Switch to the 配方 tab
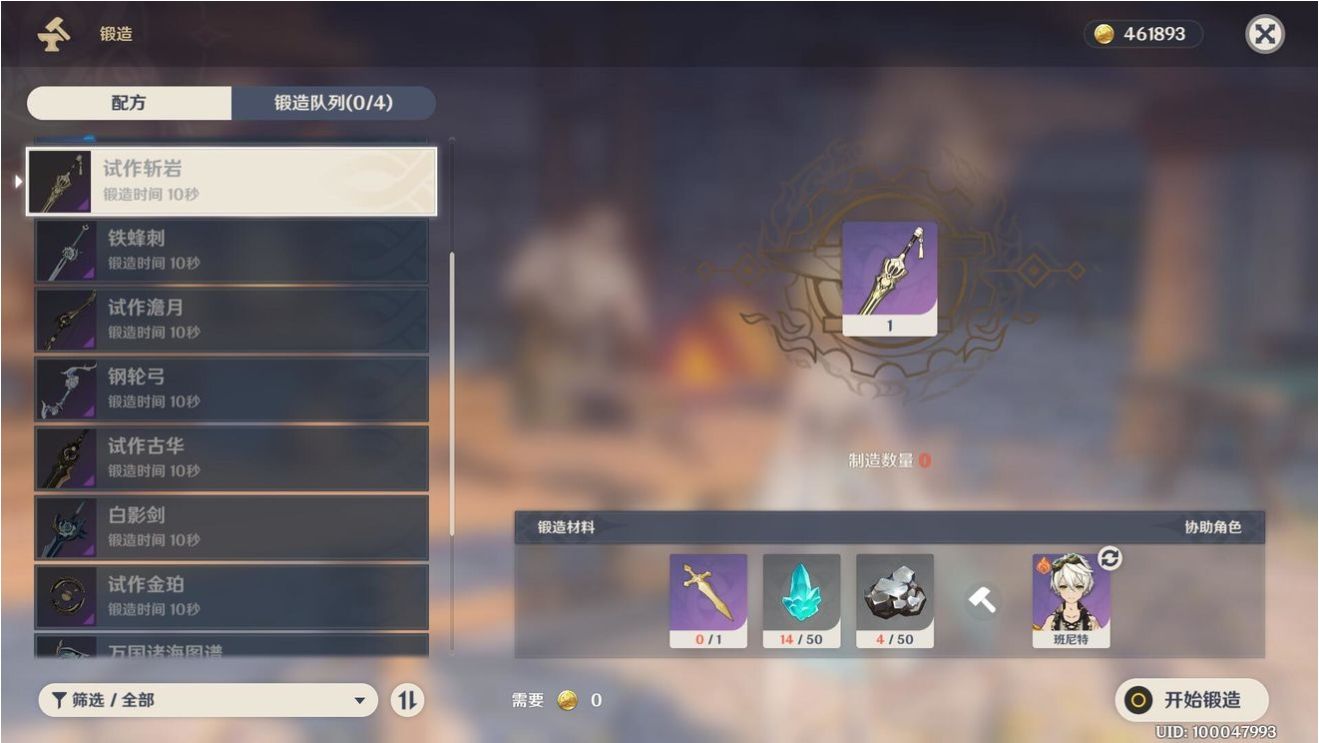Screen dimensions: 1319x743 [x=129, y=103]
